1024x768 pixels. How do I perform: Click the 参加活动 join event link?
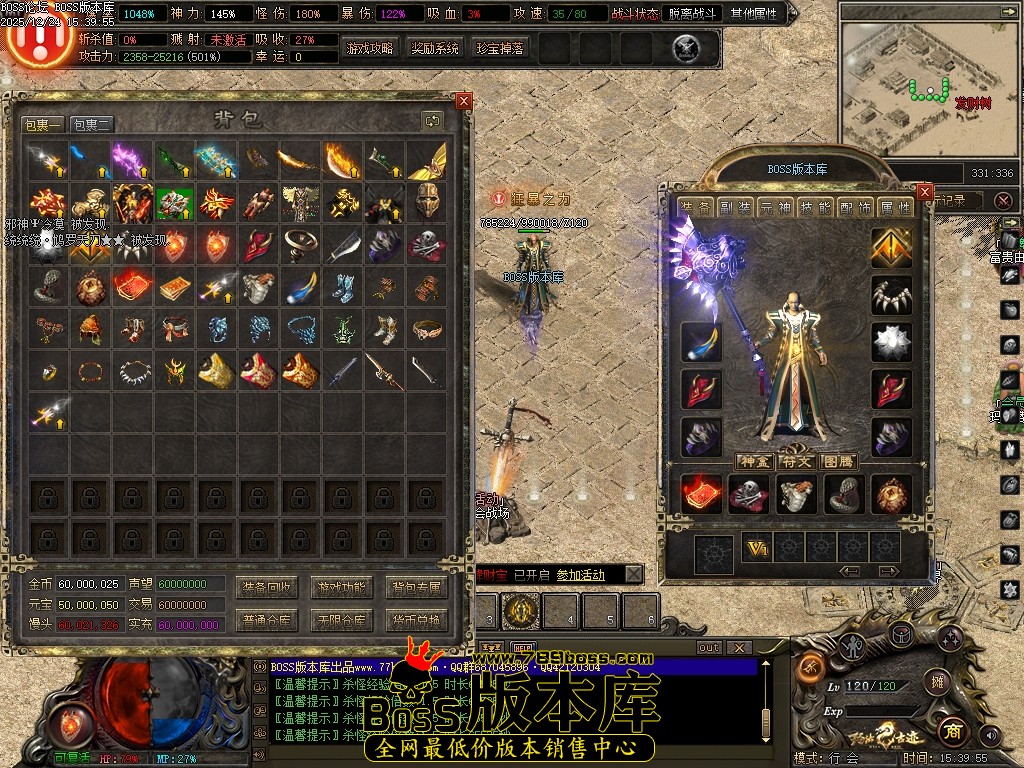[581, 574]
